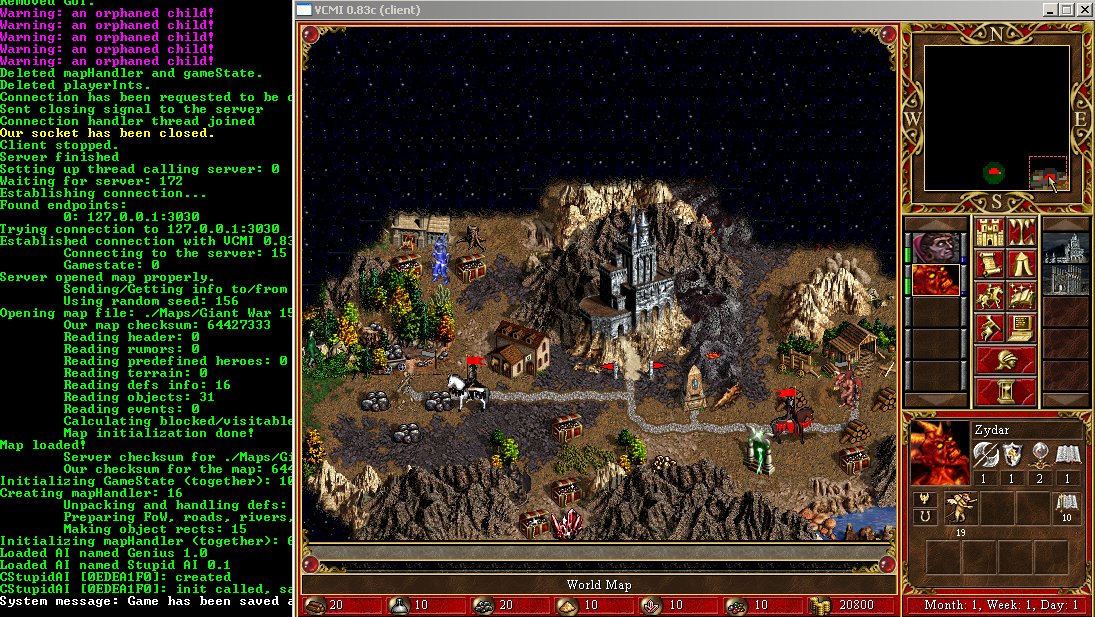This screenshot has width=1095, height=617.
Task: Select the hooded pale hero portrait
Action: click(x=935, y=248)
